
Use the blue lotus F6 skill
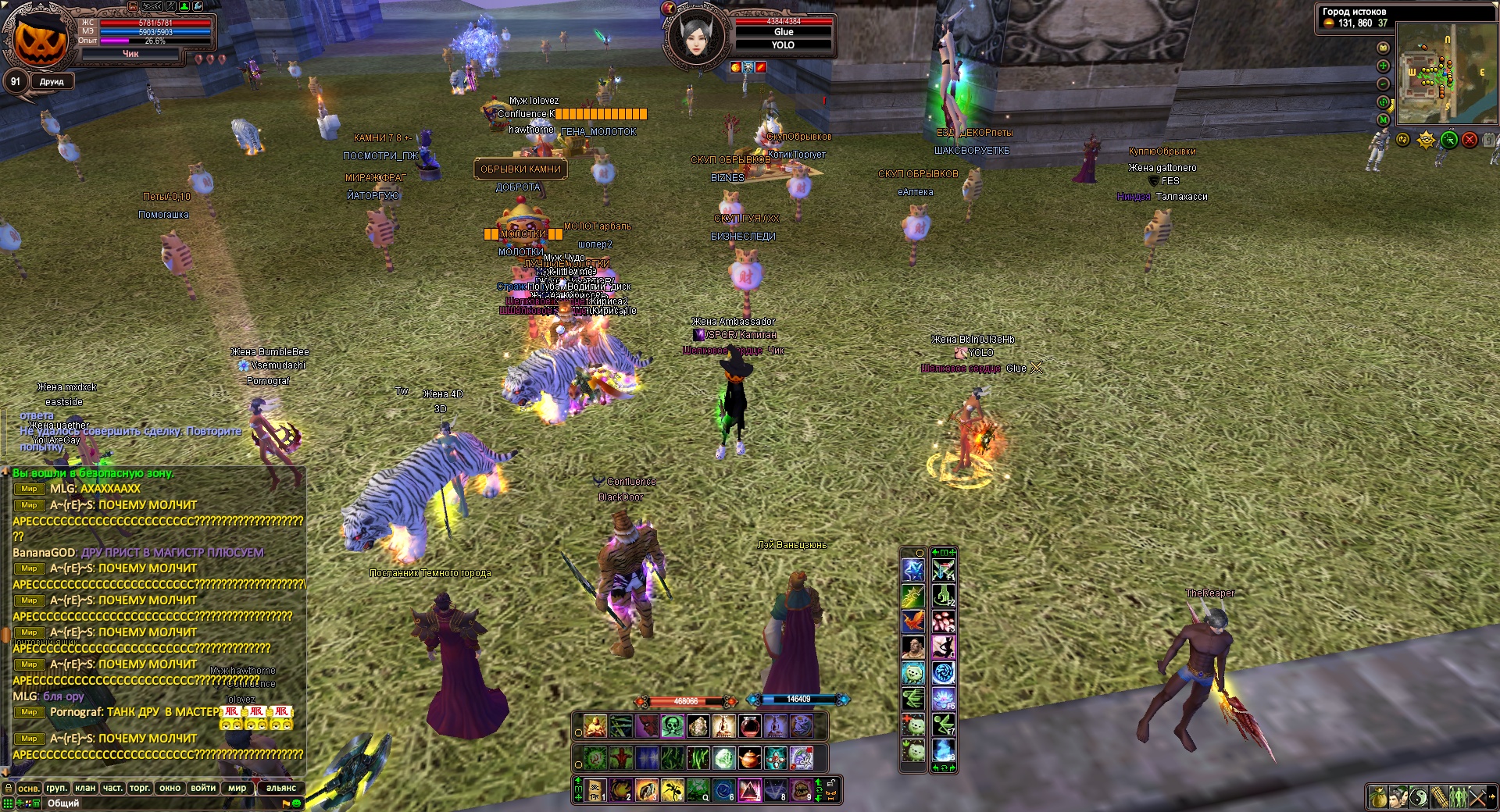pyautogui.click(x=944, y=699)
